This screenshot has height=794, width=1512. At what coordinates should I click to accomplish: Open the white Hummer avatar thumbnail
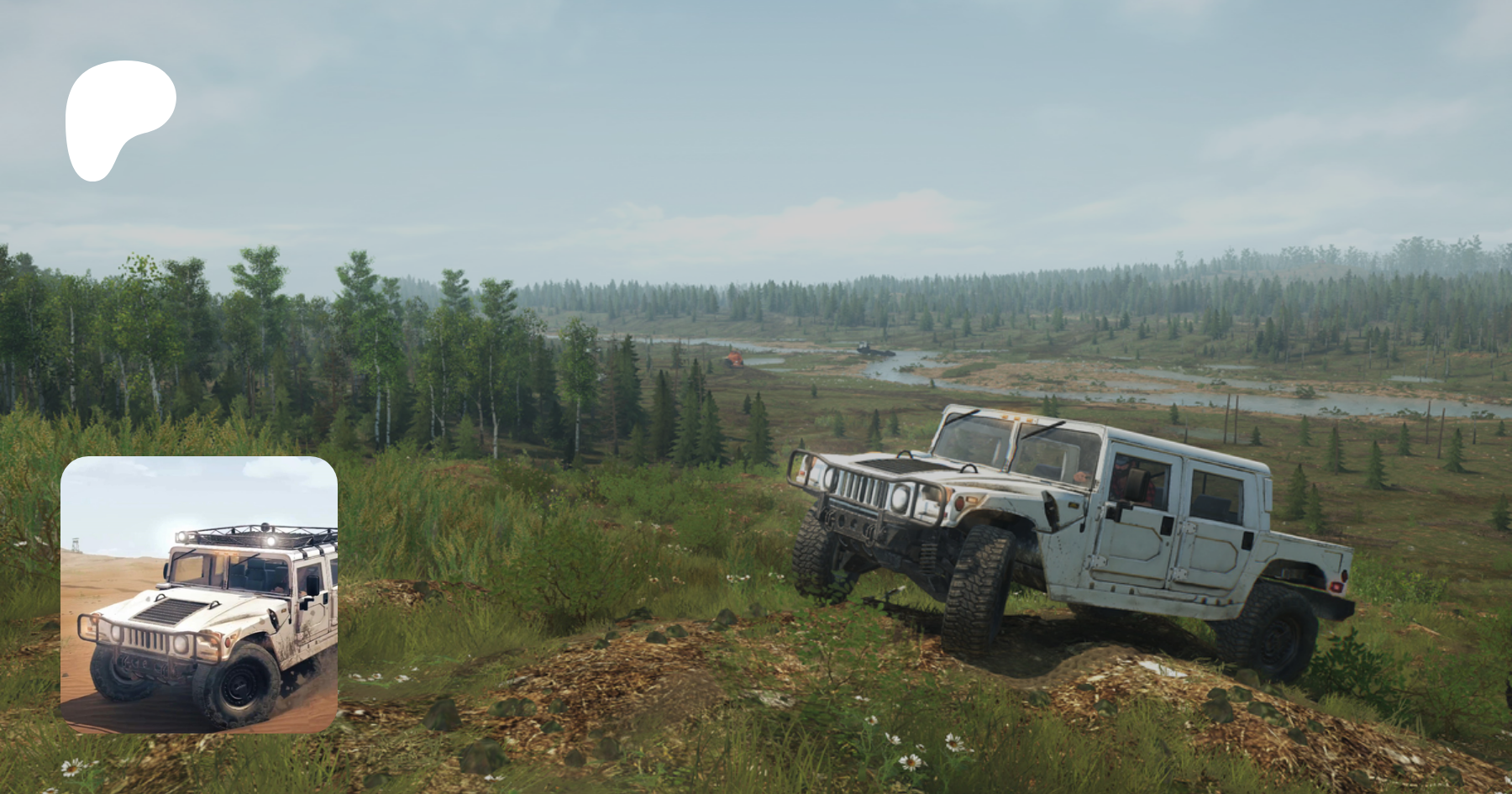tap(199, 595)
